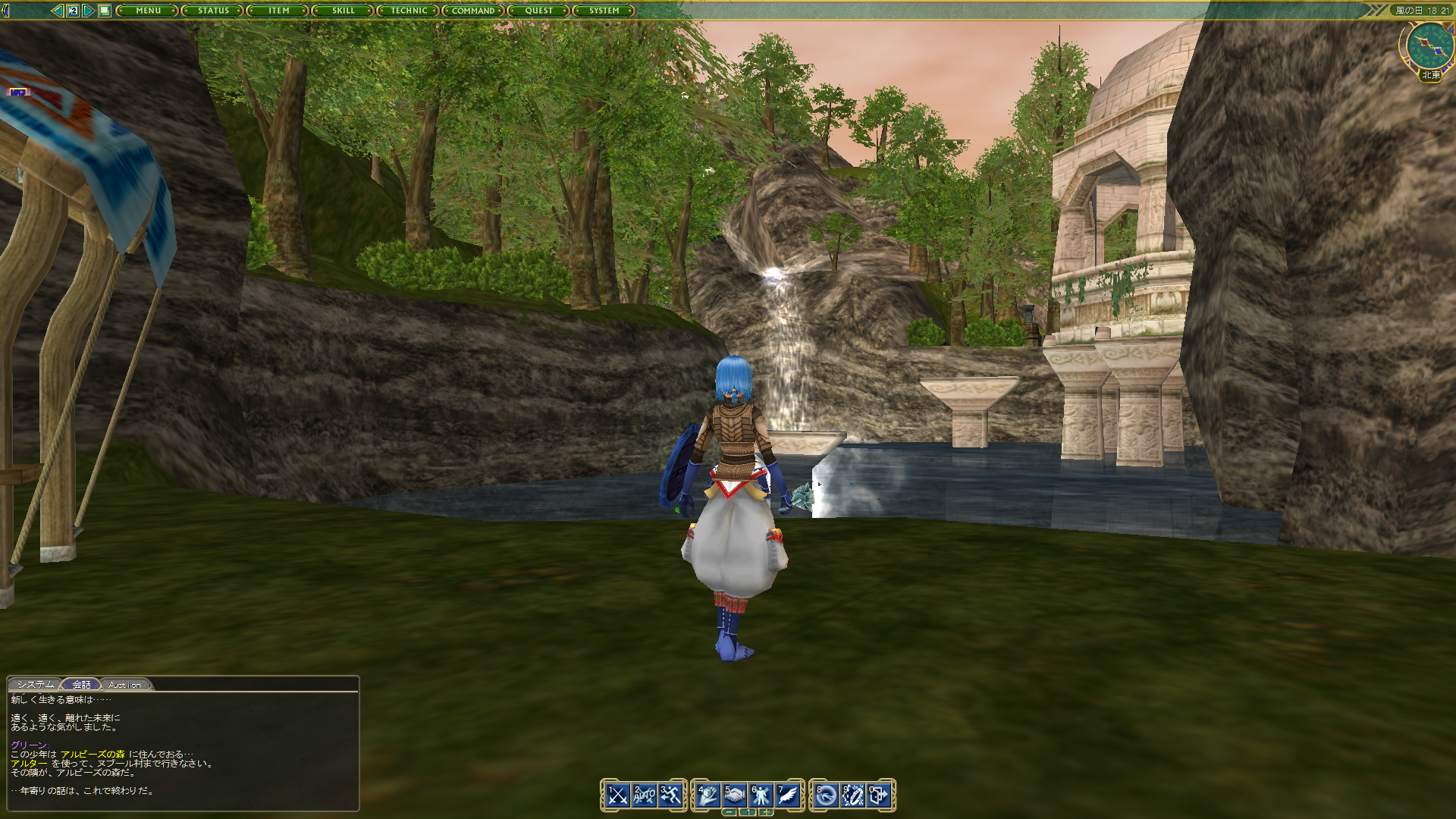Open trade with the handshake icon in slot 5
Image resolution: width=1456 pixels, height=819 pixels.
click(734, 795)
